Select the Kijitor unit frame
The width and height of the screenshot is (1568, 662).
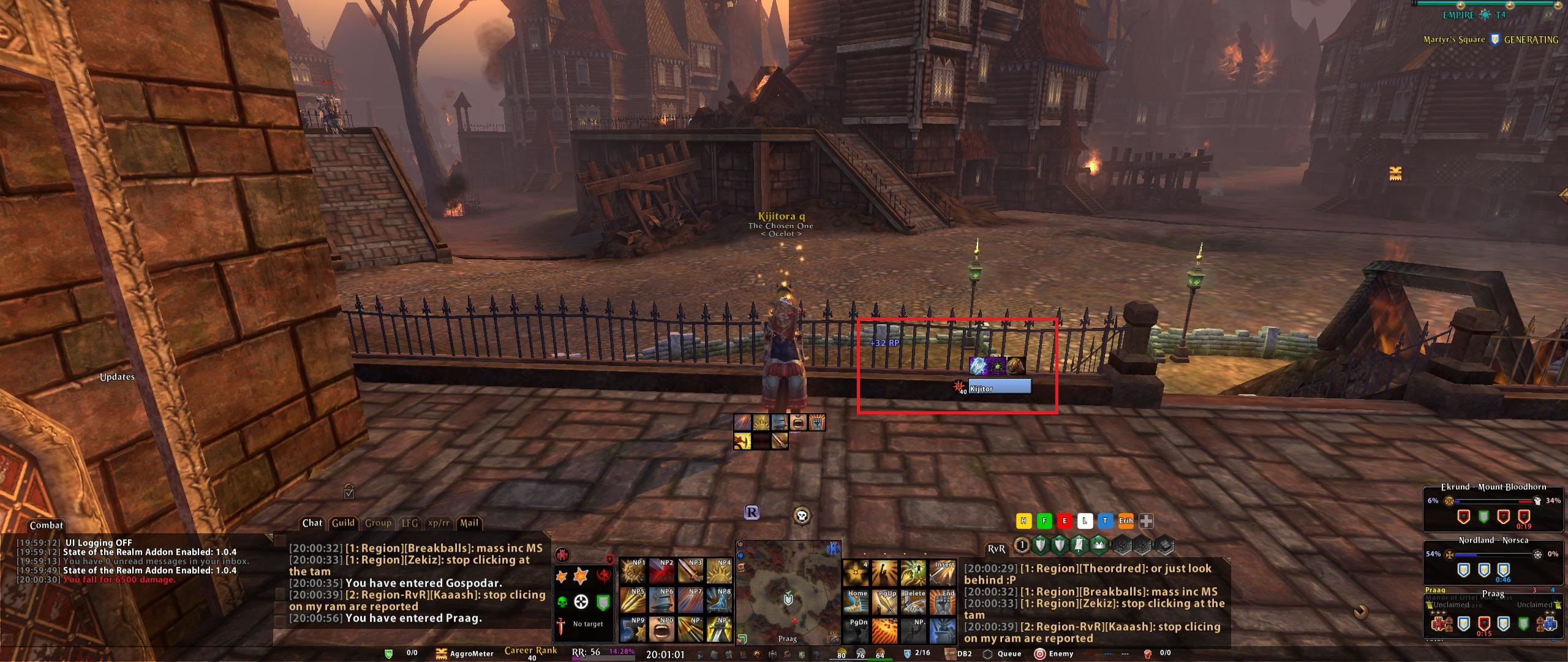1000,387
